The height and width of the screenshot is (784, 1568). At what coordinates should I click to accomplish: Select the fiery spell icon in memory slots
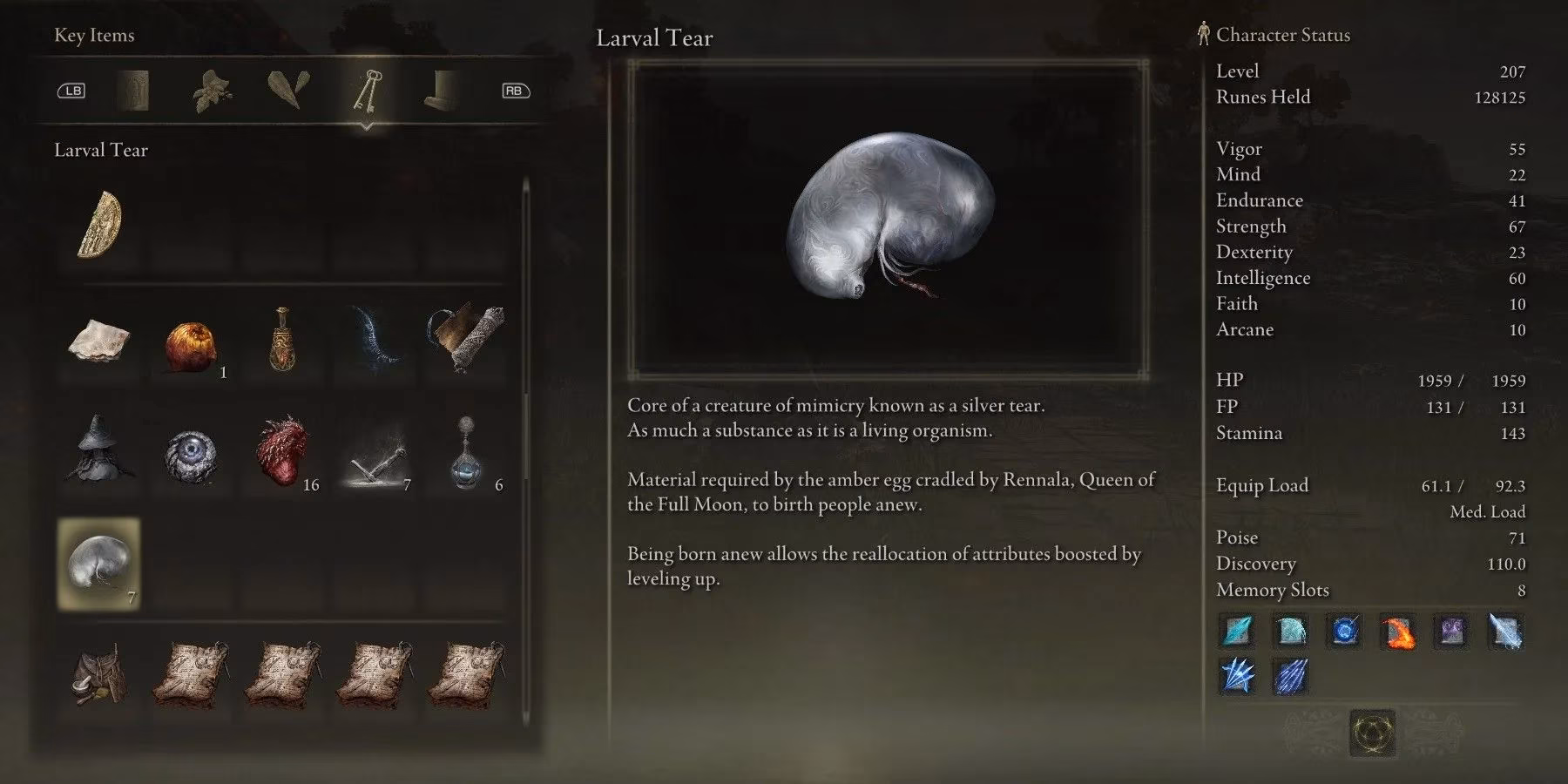coord(1397,633)
